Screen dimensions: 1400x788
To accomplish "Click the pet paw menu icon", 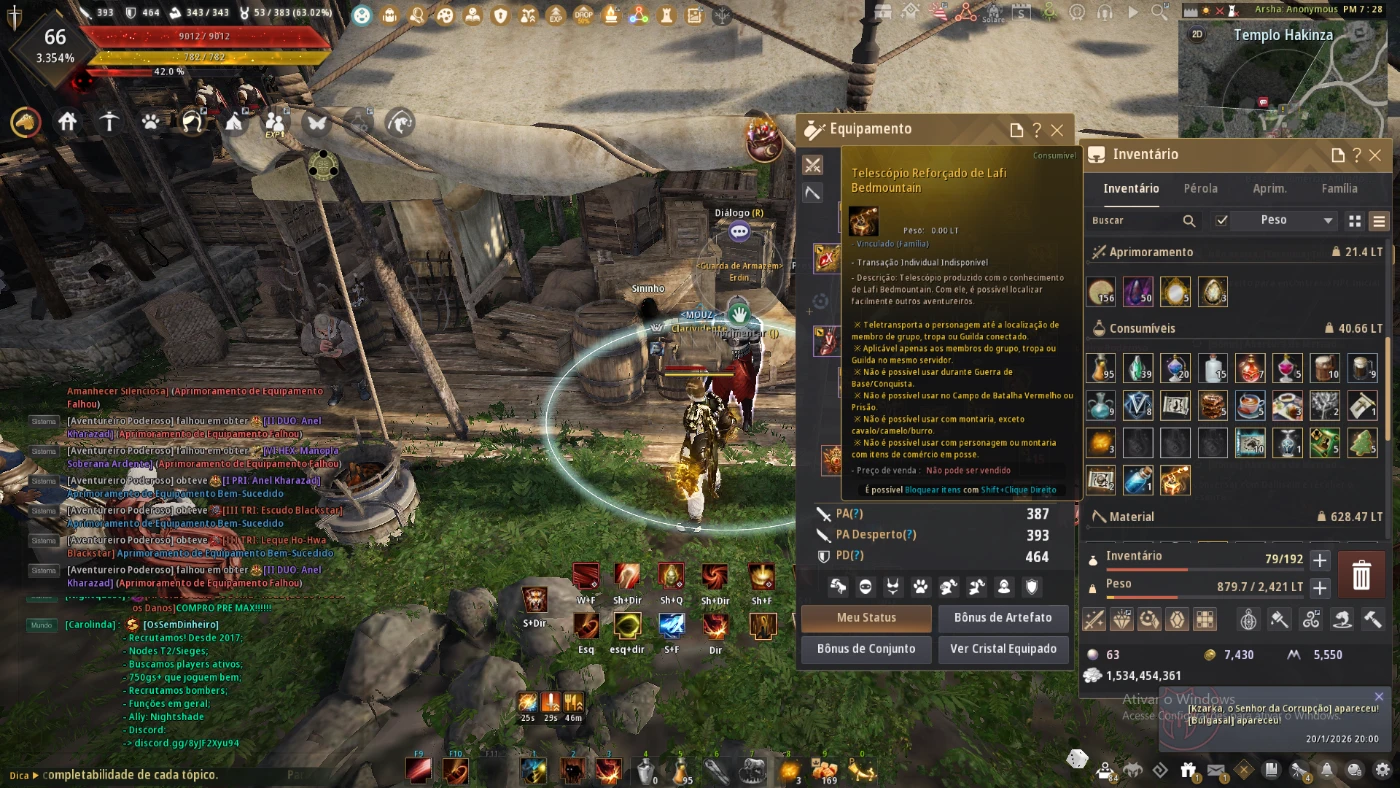I will [x=151, y=122].
